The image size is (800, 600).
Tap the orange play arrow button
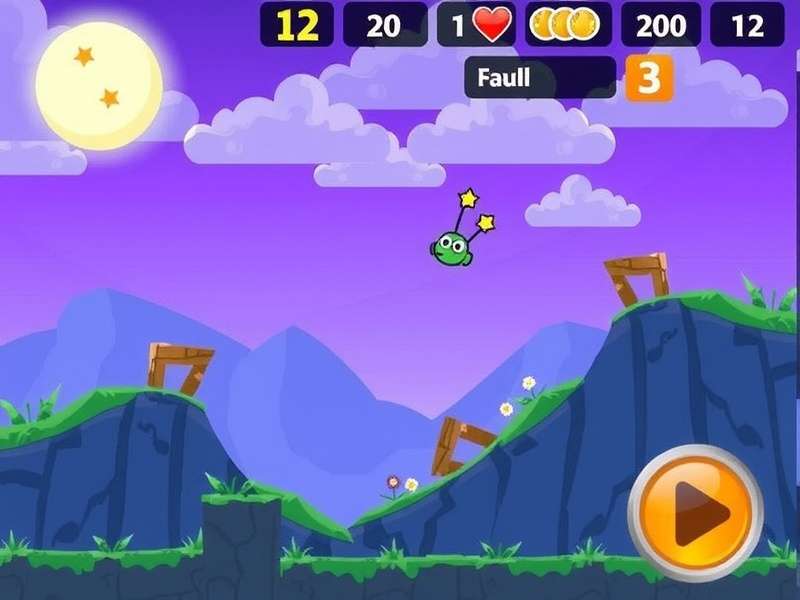click(x=696, y=513)
